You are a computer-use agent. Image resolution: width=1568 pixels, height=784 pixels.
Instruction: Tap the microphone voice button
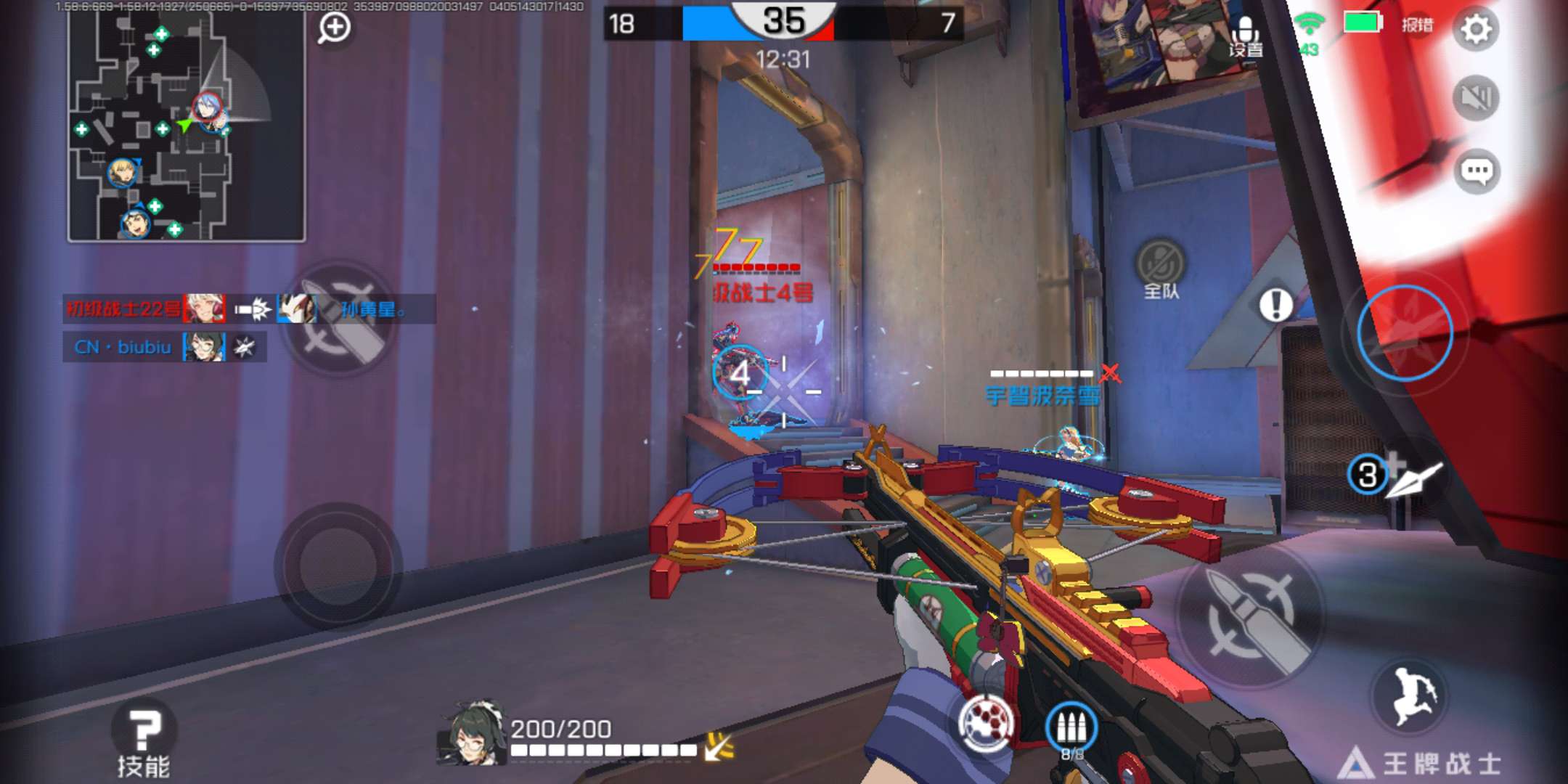(x=1246, y=35)
